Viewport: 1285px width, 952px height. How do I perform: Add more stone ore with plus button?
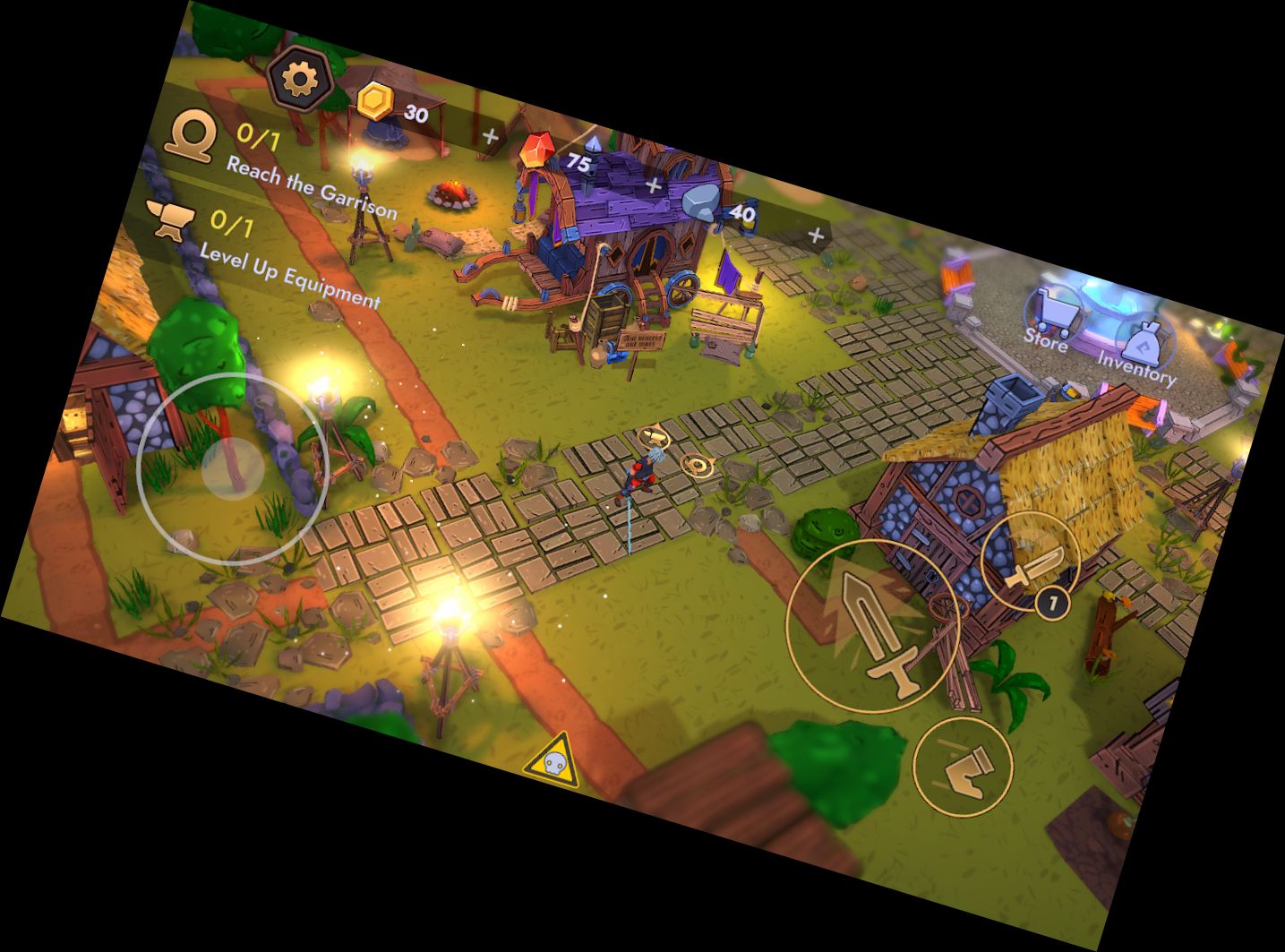click(815, 235)
